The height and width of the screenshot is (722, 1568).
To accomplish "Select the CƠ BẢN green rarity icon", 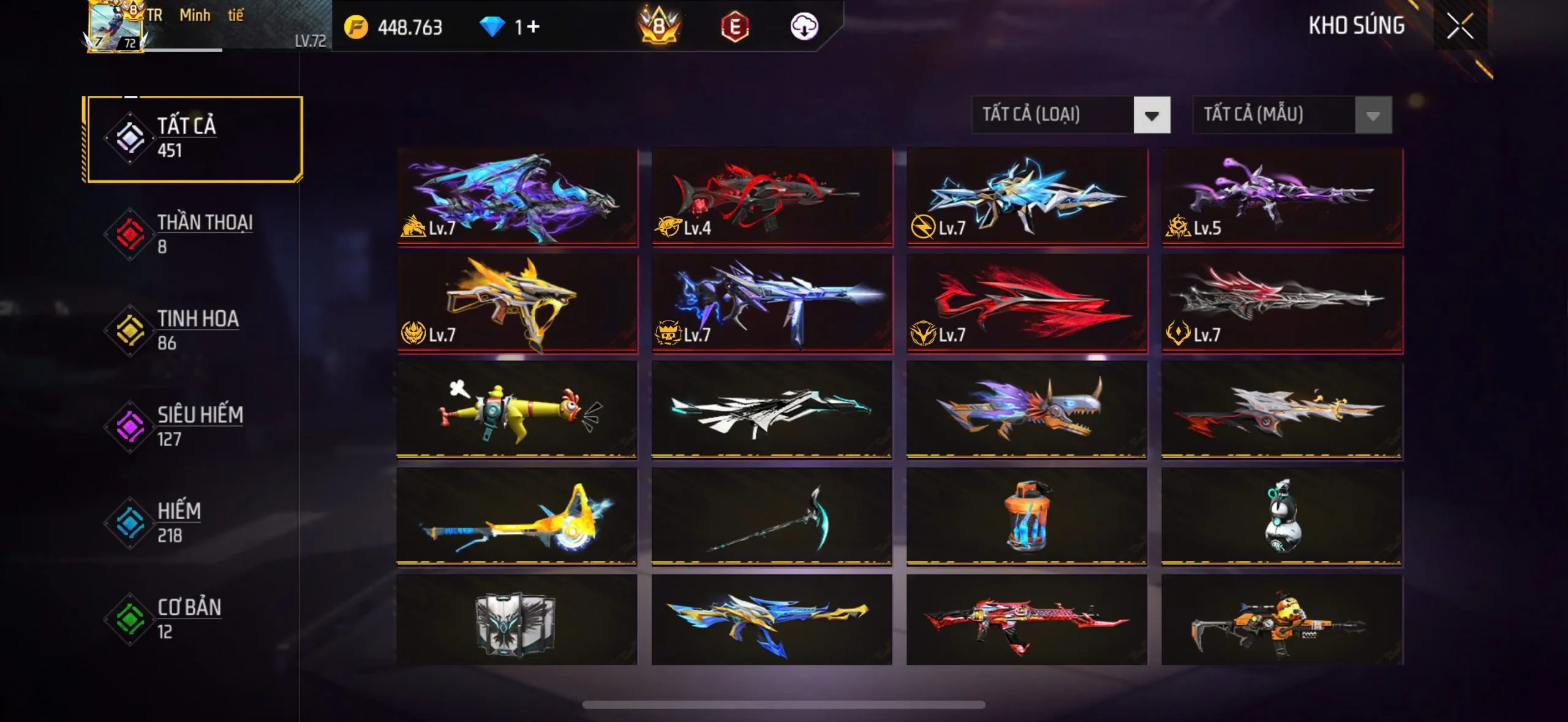I will 131,618.
